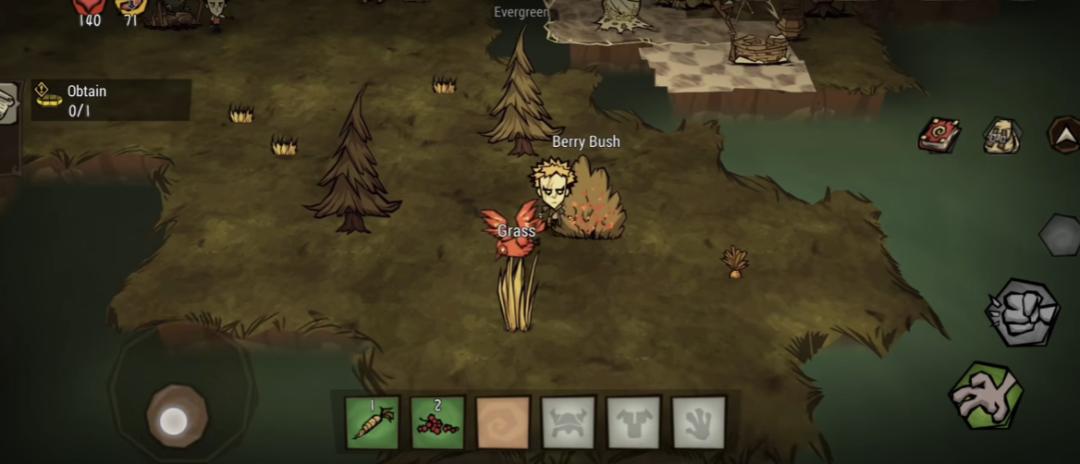Open the helmet equipment slot
This screenshot has width=1080, height=464.
(568, 422)
